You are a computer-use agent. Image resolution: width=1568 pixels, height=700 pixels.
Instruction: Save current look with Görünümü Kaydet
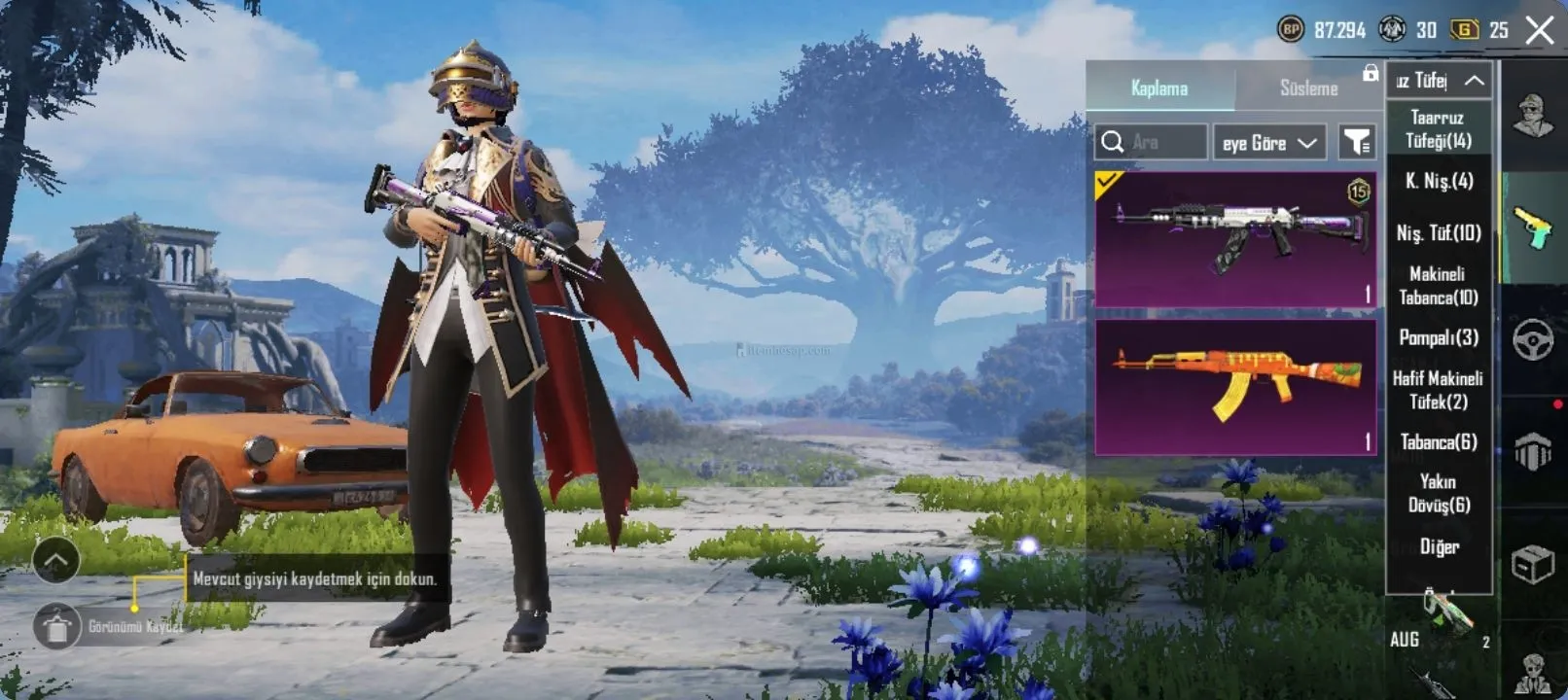coord(57,626)
